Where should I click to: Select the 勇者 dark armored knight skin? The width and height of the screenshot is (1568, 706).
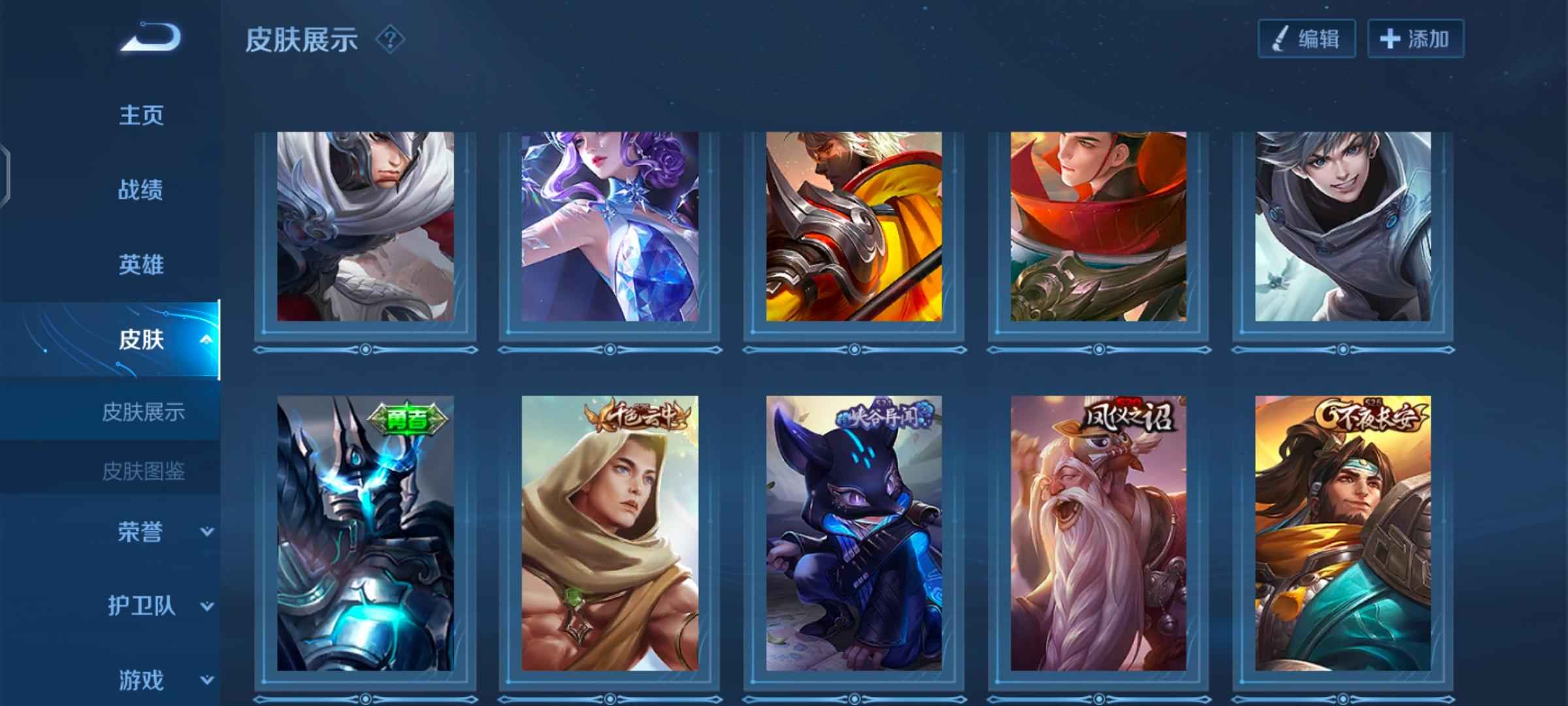[365, 533]
